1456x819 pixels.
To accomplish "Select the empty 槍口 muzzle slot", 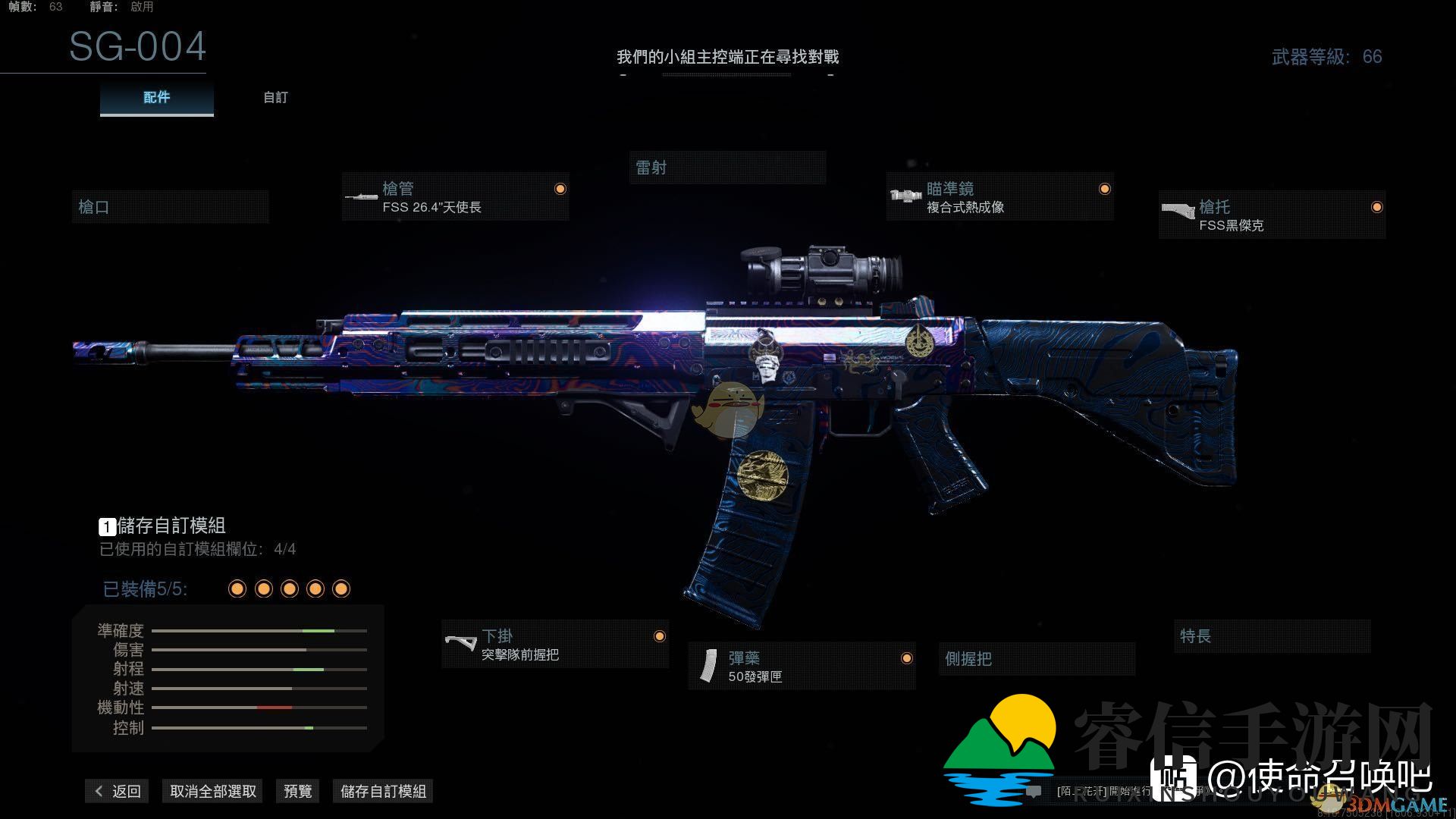I will click(x=170, y=207).
